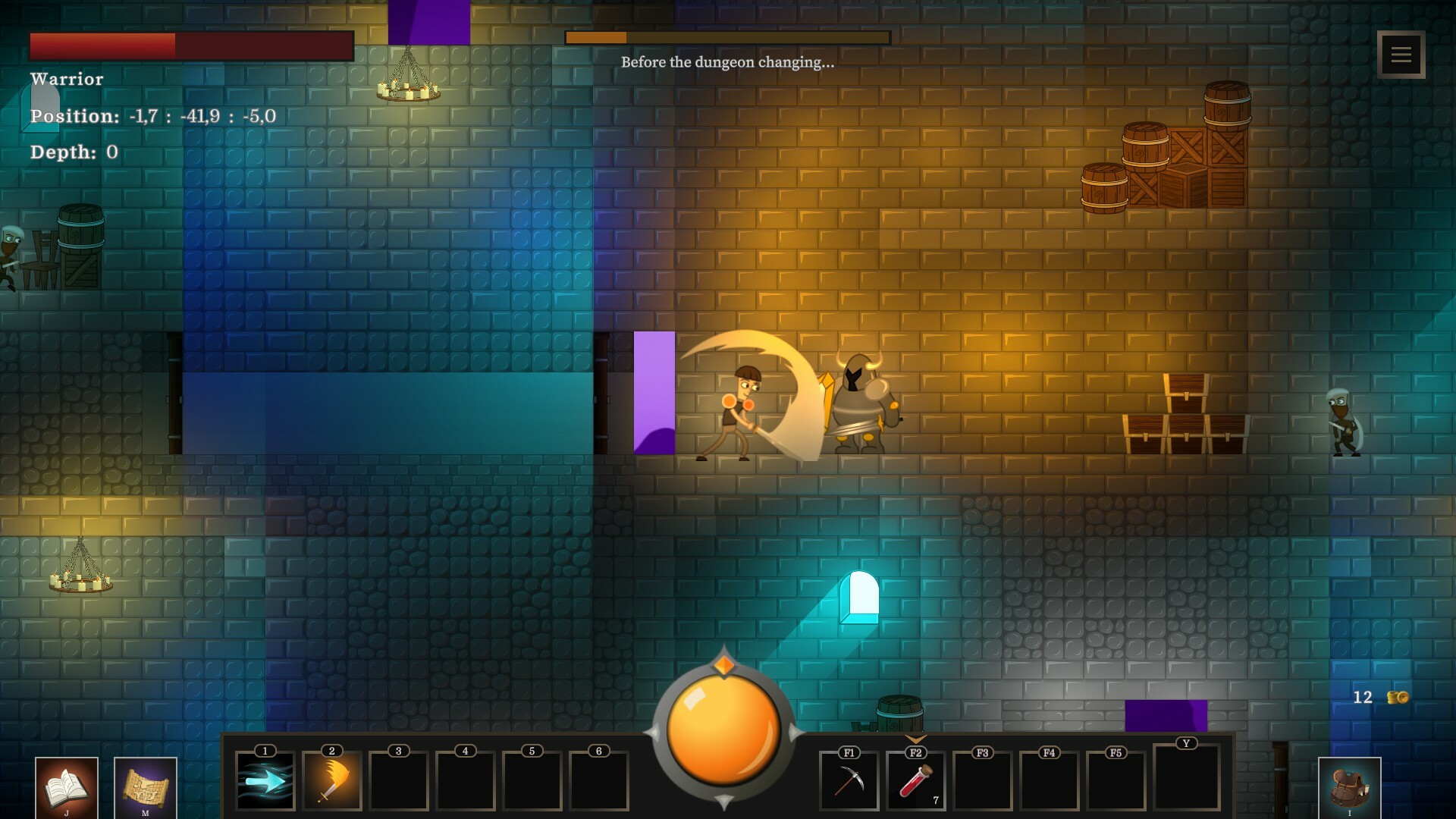1456x819 pixels.
Task: Open the hamburger menu in the top-right corner
Action: 1400,53
